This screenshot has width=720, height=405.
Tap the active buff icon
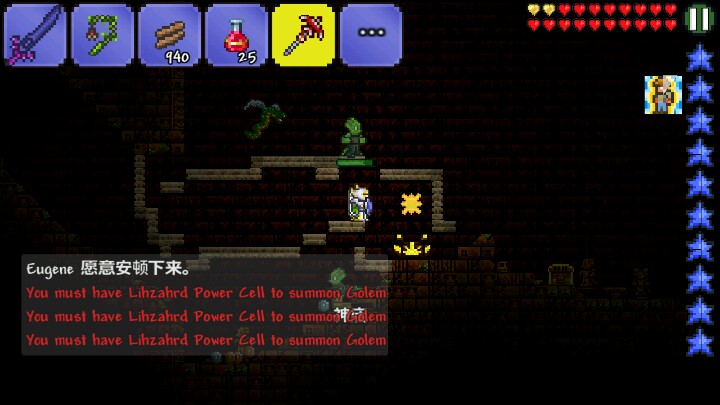pos(662,94)
